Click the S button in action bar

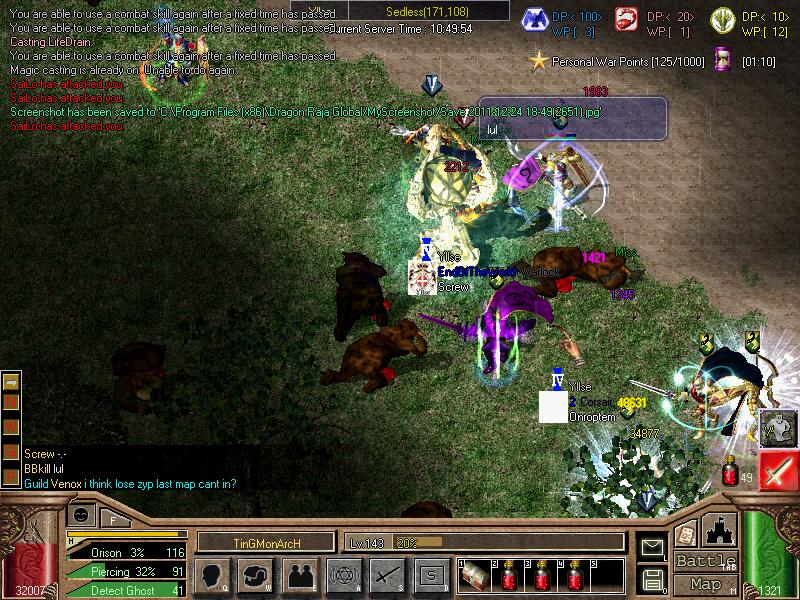point(430,575)
